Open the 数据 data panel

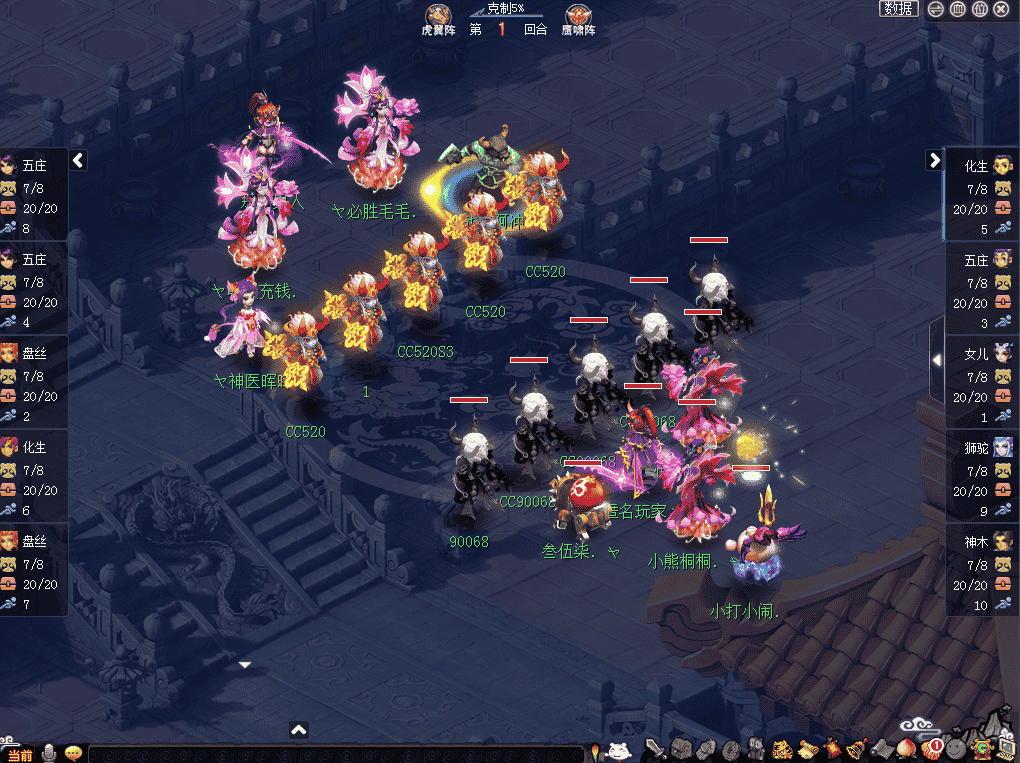(x=899, y=9)
